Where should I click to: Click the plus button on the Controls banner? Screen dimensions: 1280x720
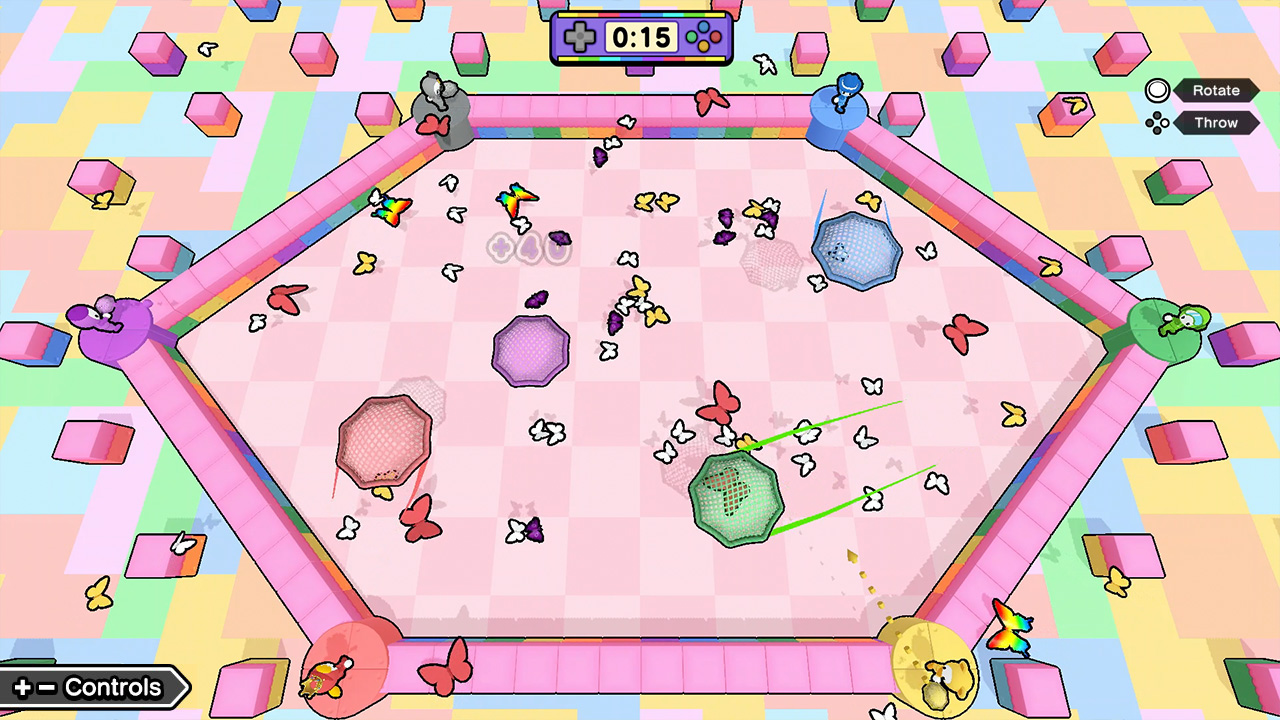(x=20, y=687)
